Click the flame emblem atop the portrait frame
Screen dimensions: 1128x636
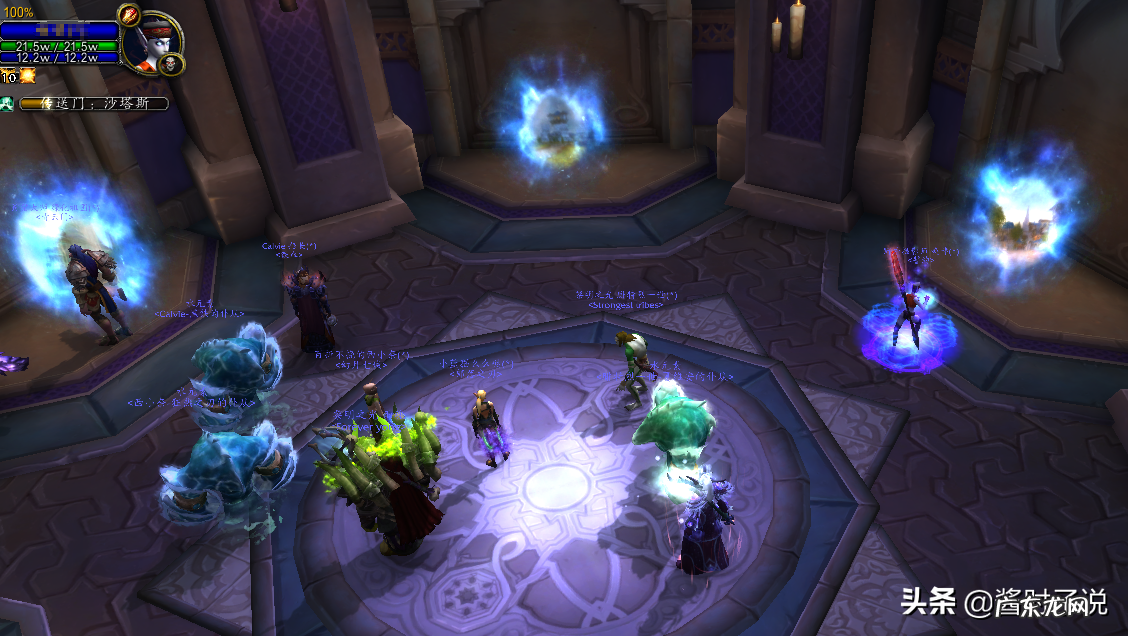128,15
